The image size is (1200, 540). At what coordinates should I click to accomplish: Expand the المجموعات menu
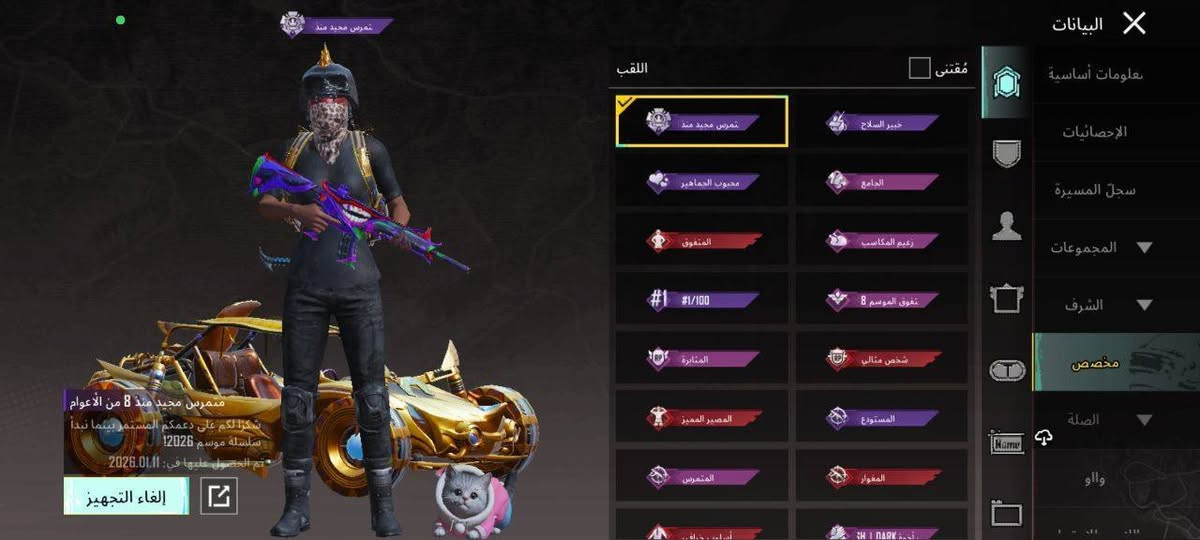pos(1100,247)
